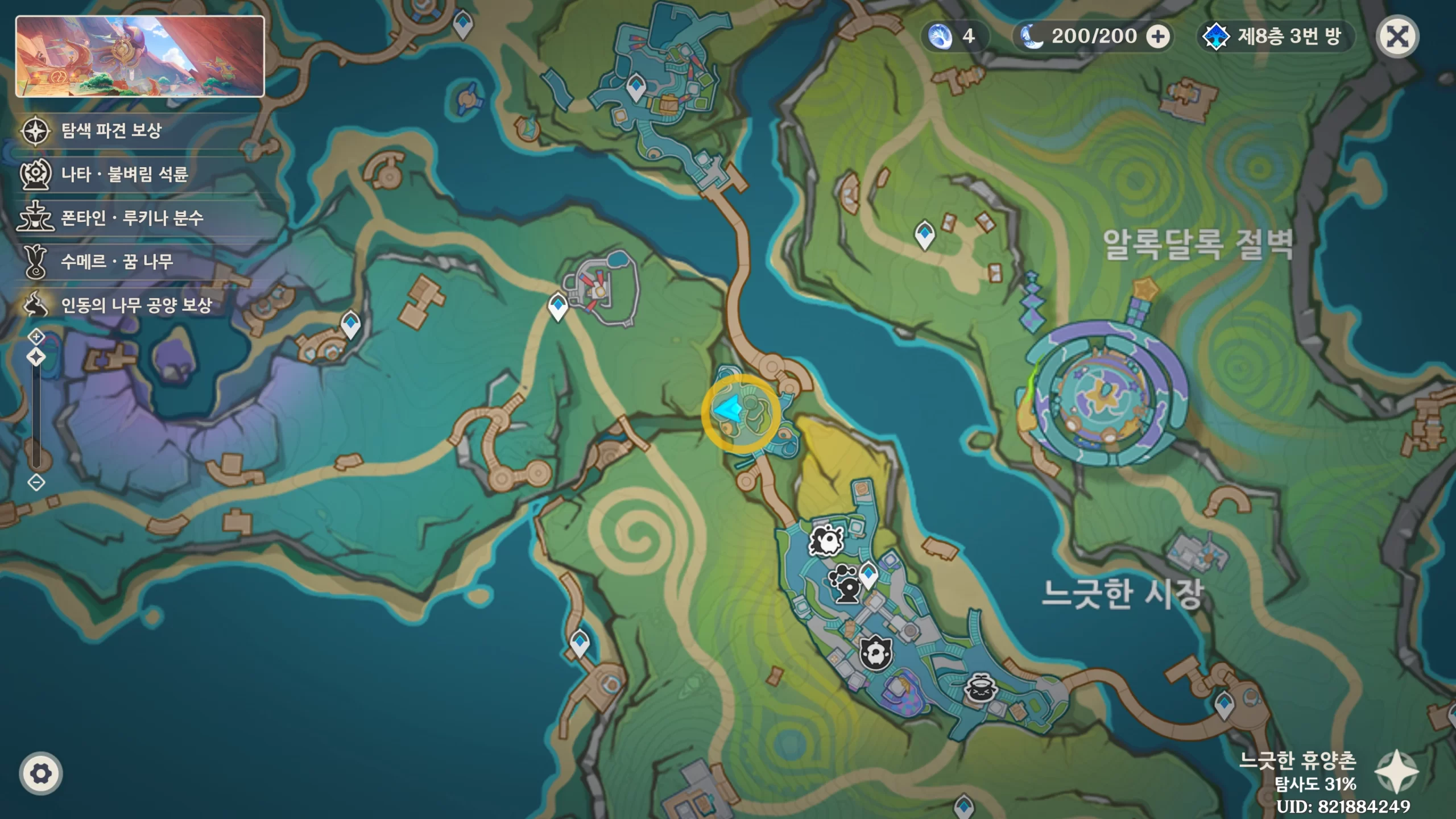
Task: Click the map zoom slider handle
Action: click(36, 358)
